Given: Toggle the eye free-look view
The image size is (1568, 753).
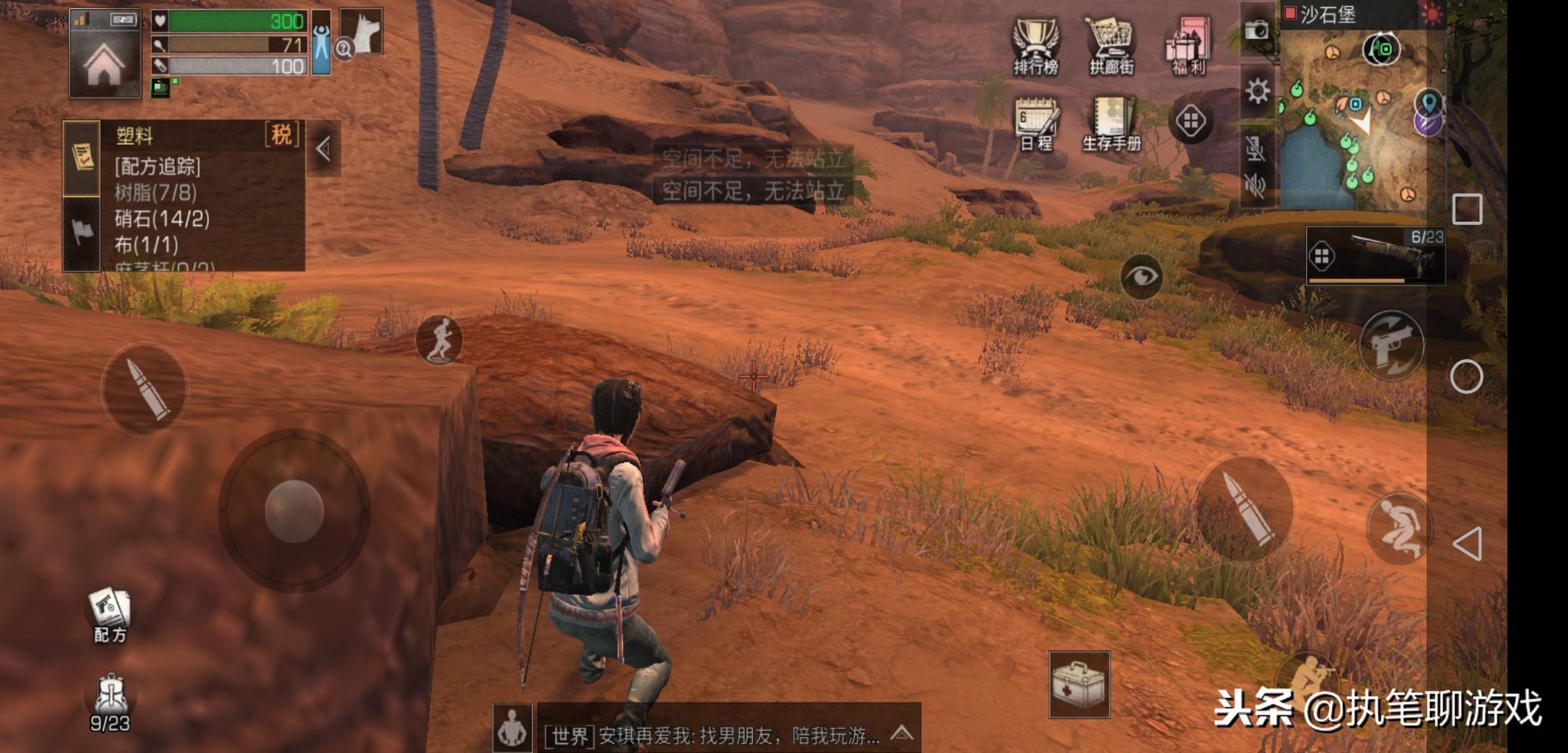Looking at the screenshot, I should pos(1142,276).
